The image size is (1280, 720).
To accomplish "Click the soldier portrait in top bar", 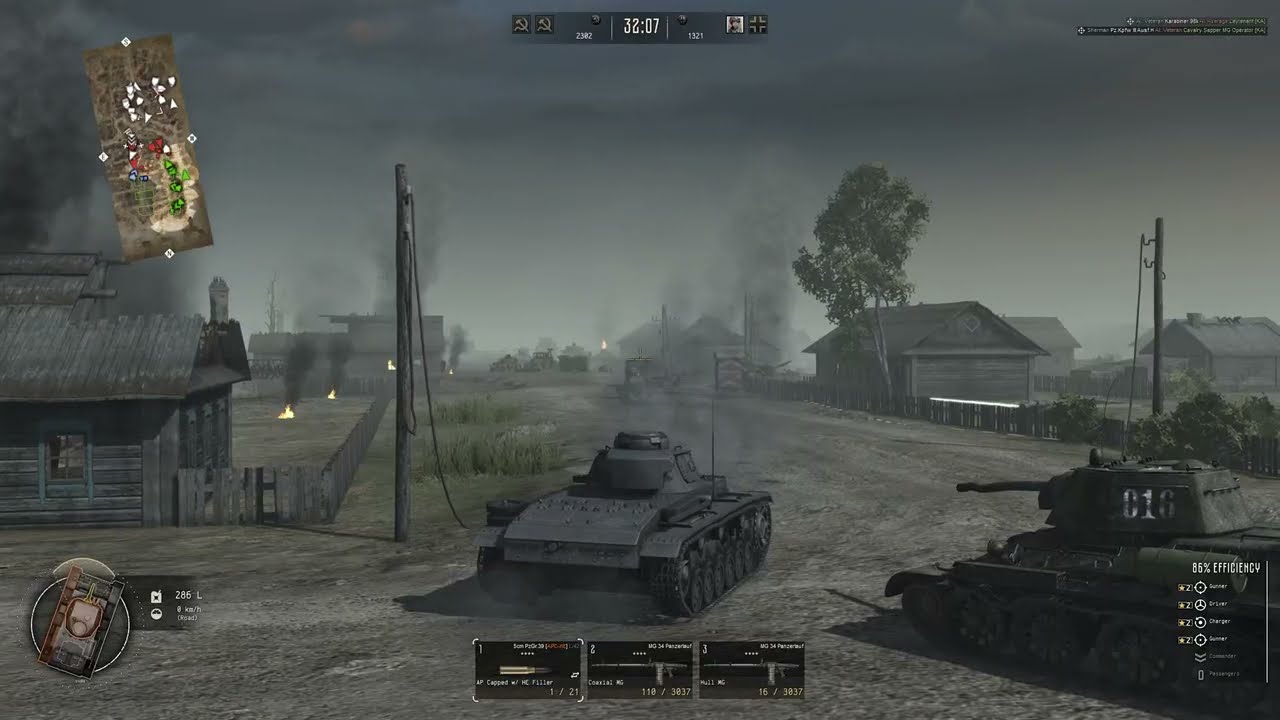I will [735, 25].
